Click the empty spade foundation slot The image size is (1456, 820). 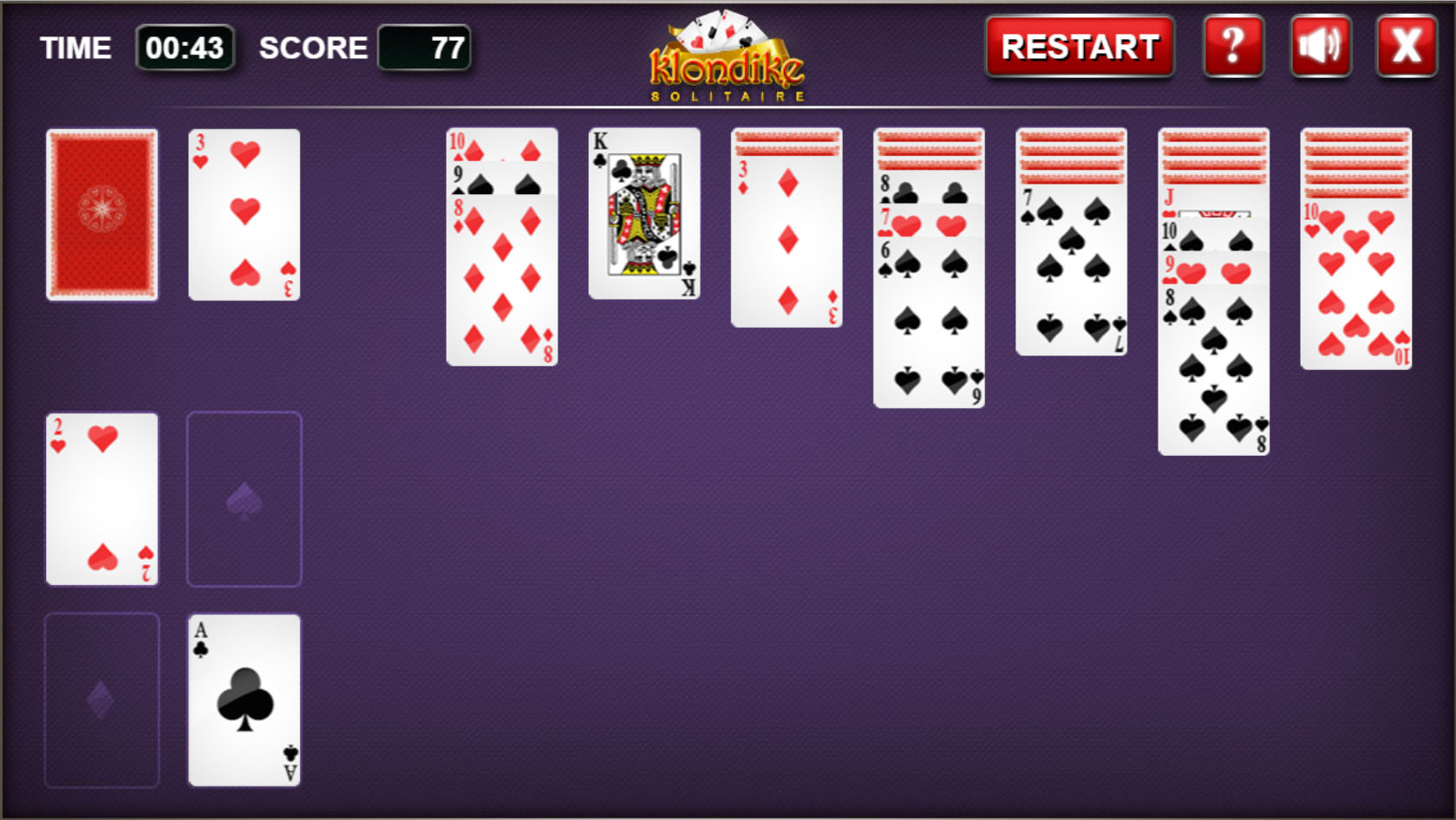(244, 498)
